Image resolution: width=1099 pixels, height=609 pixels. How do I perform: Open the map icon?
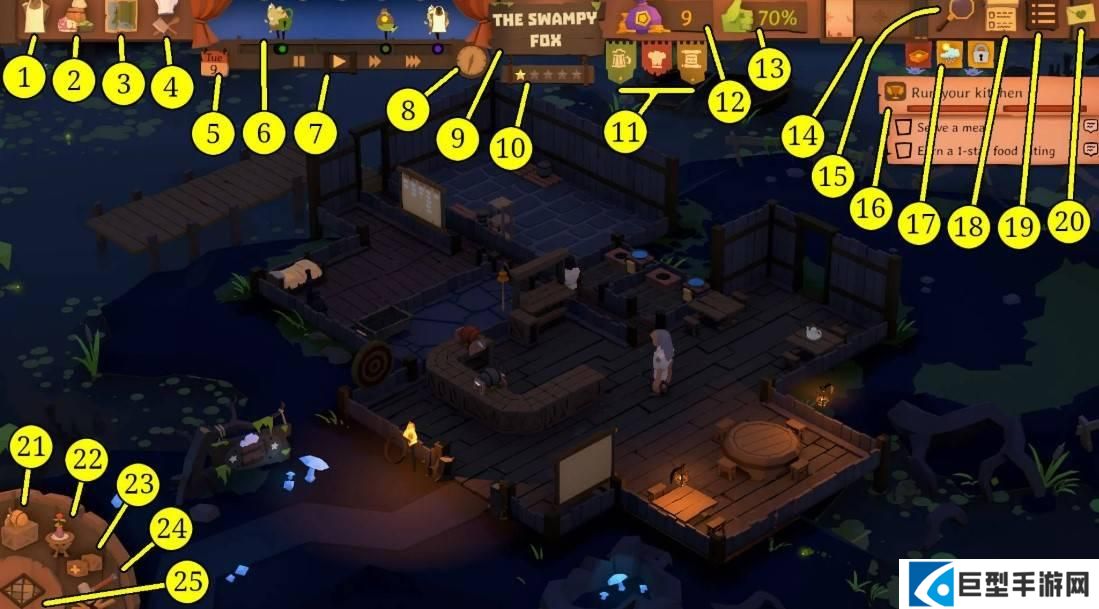(x=124, y=17)
